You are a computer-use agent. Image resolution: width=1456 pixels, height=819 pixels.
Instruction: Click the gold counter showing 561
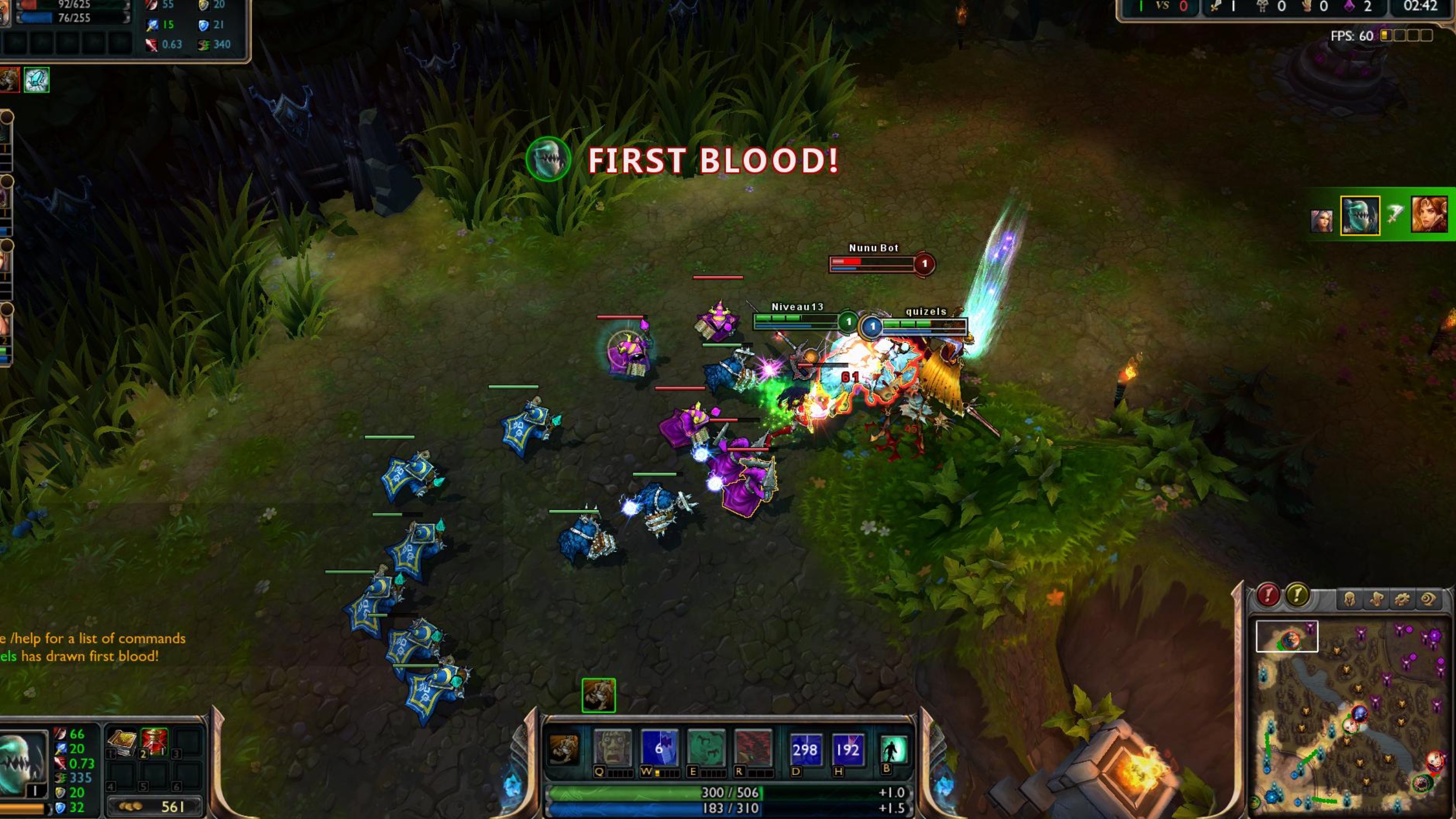coord(154,806)
